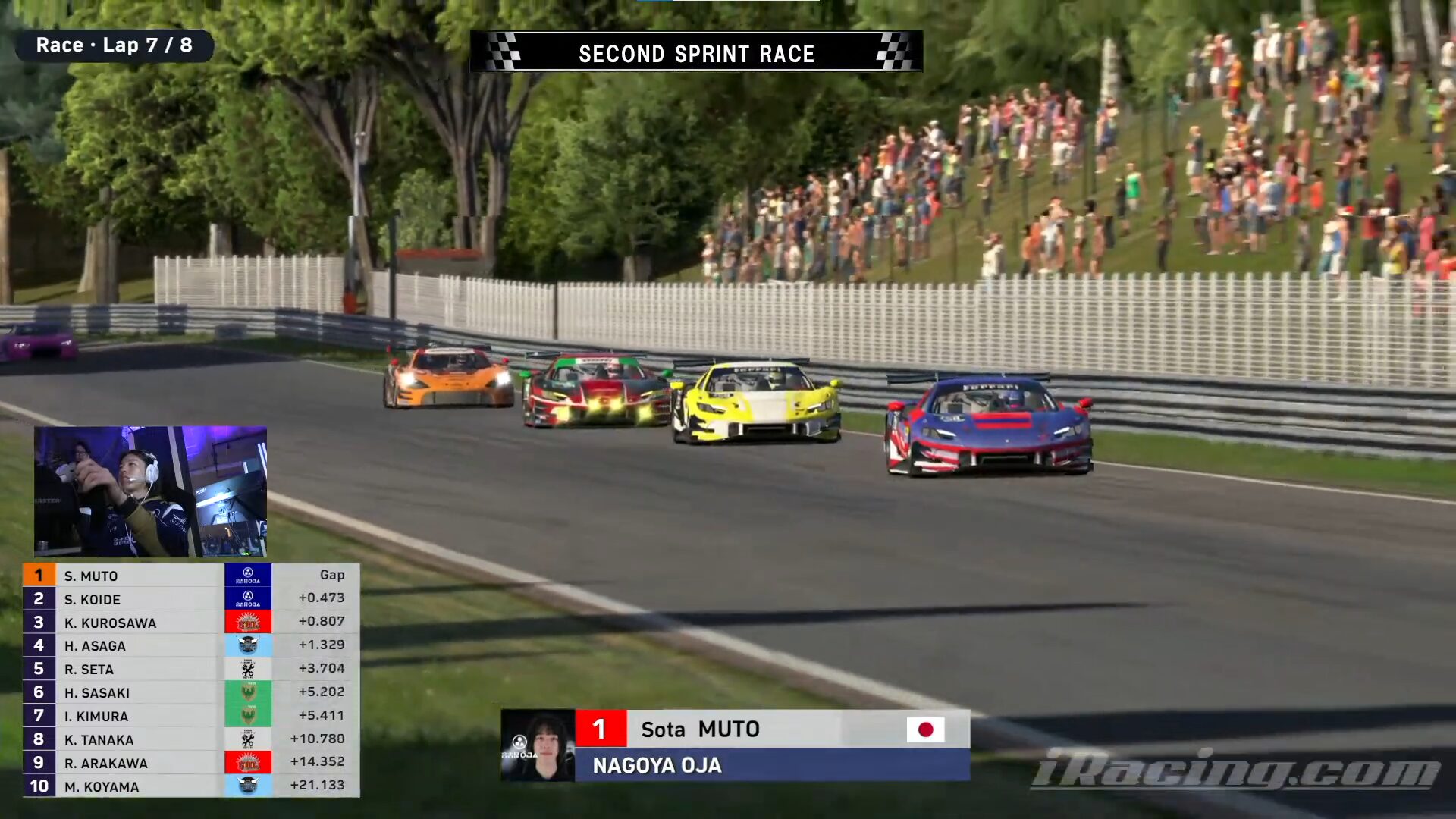
Task: Pick H. SASAKI standings row
Action: 190,692
